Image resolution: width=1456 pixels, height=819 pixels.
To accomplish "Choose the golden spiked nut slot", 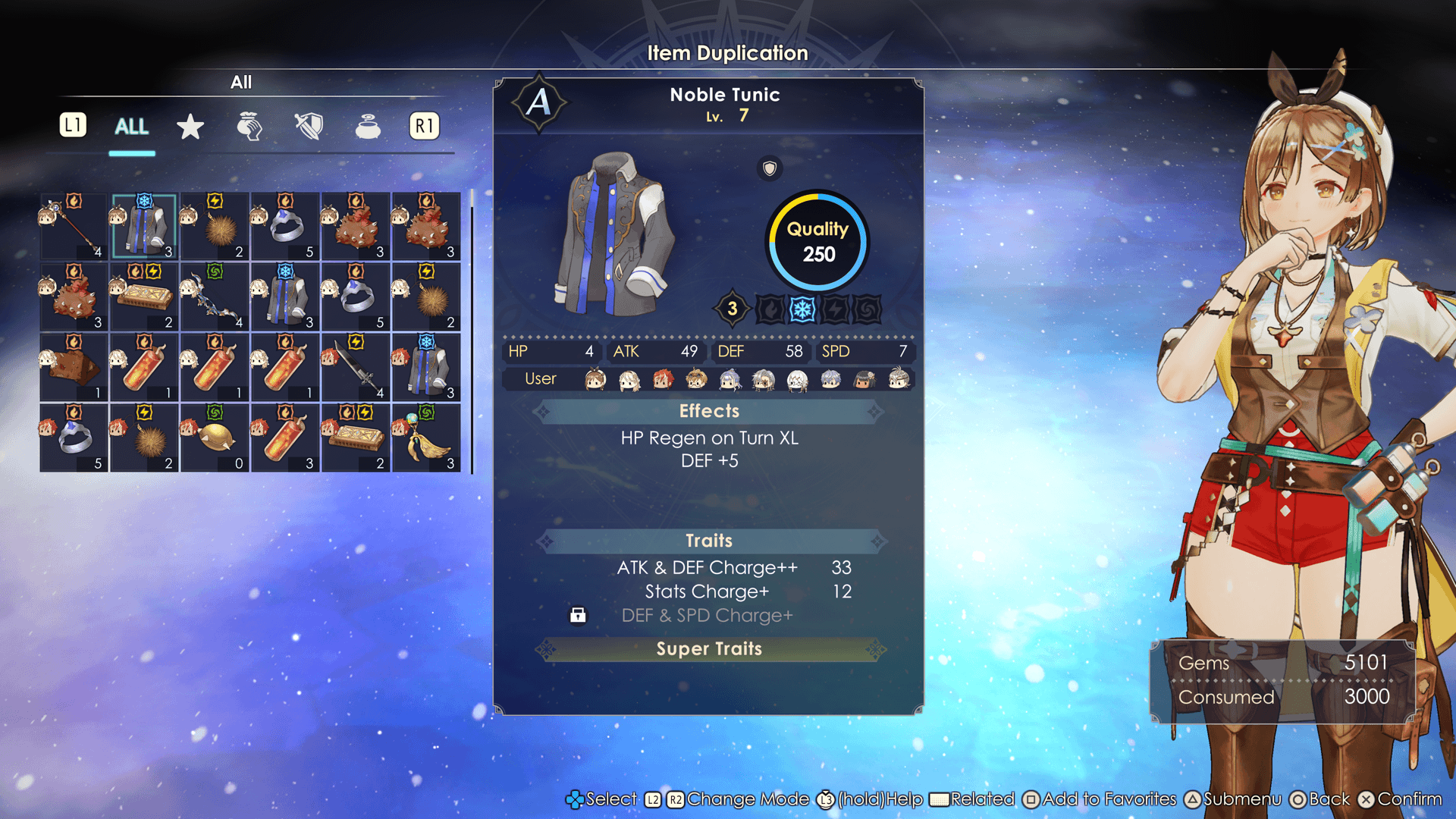I will [215, 438].
